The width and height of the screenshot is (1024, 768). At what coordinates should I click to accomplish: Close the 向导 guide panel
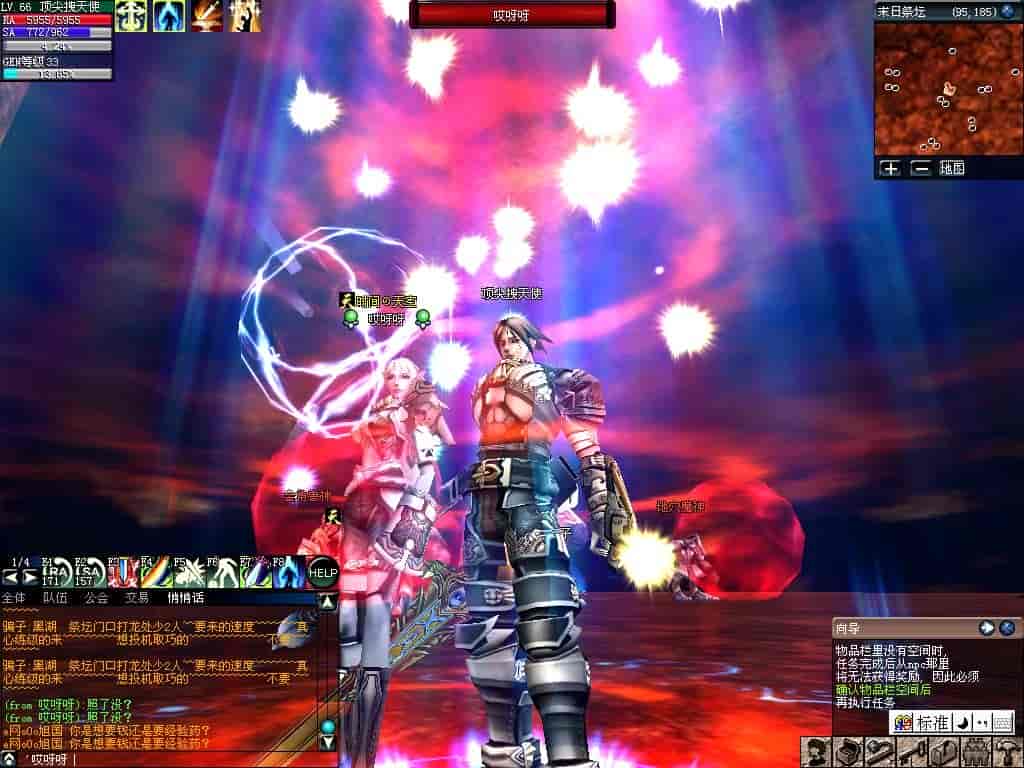point(1007,628)
